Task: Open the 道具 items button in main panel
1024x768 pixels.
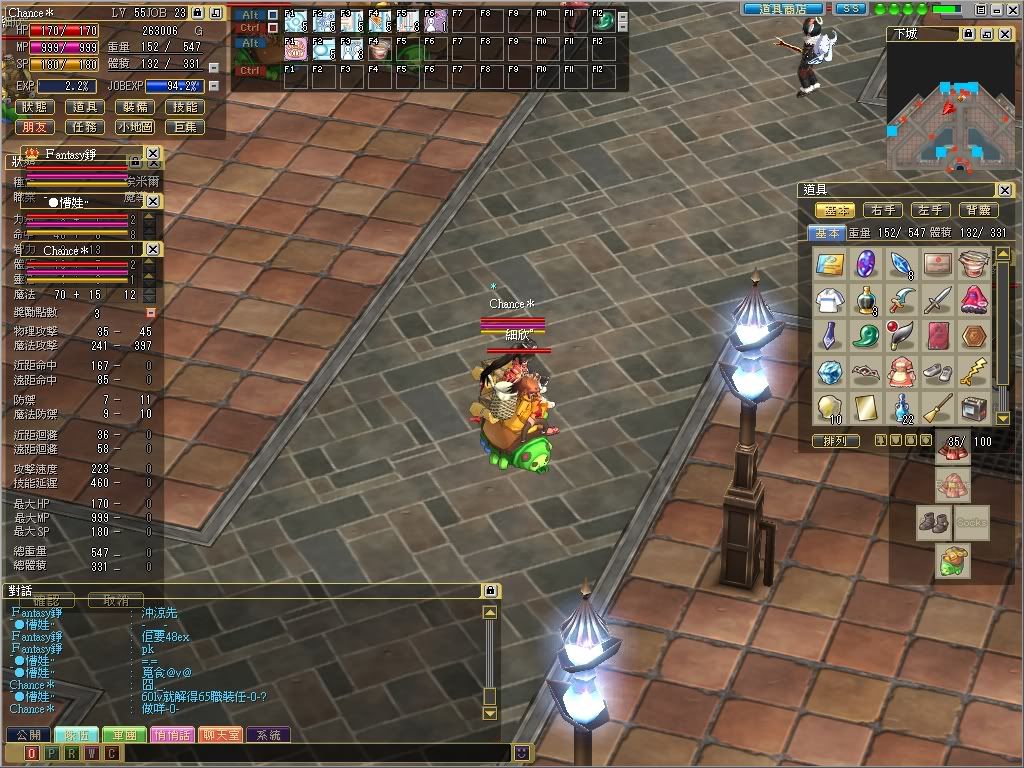Action: (86, 107)
